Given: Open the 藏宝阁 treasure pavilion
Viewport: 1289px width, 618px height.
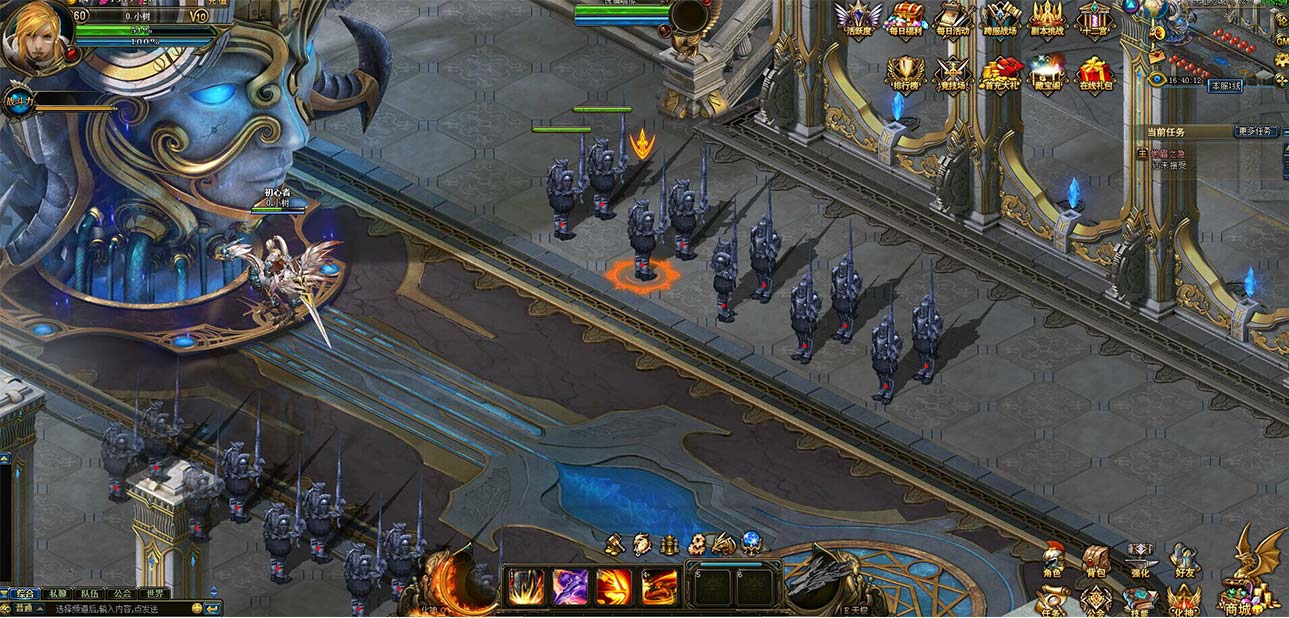Looking at the screenshot, I should 1048,74.
